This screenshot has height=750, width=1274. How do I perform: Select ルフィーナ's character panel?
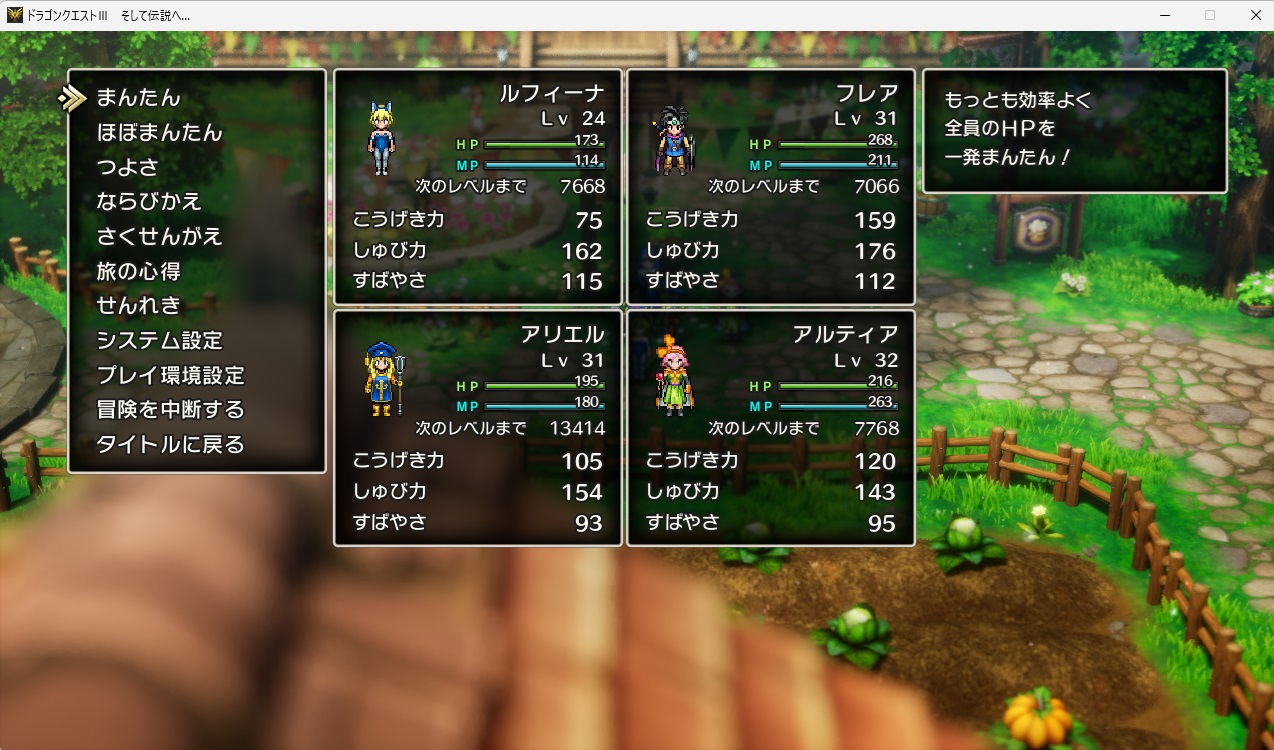(x=478, y=186)
